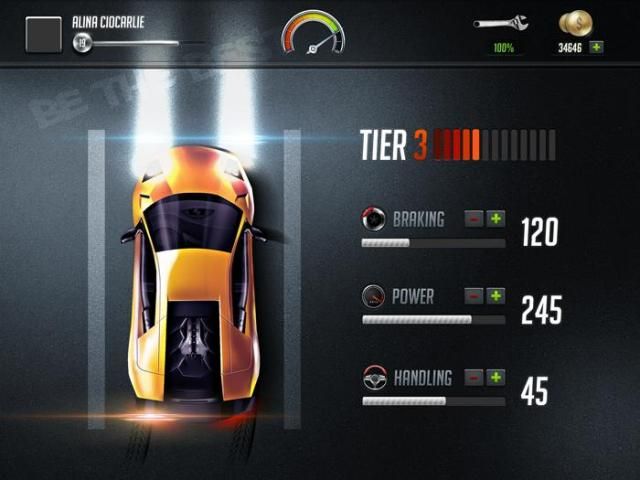Increase the Braking stat with plus
Image resolution: width=640 pixels, height=480 pixels.
pos(496,219)
